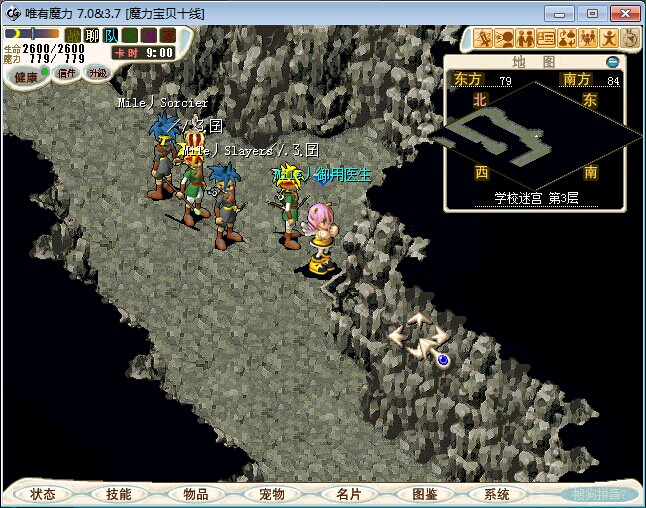The width and height of the screenshot is (646, 508).
Task: Click the 升级 level-up button
Action: point(97,73)
